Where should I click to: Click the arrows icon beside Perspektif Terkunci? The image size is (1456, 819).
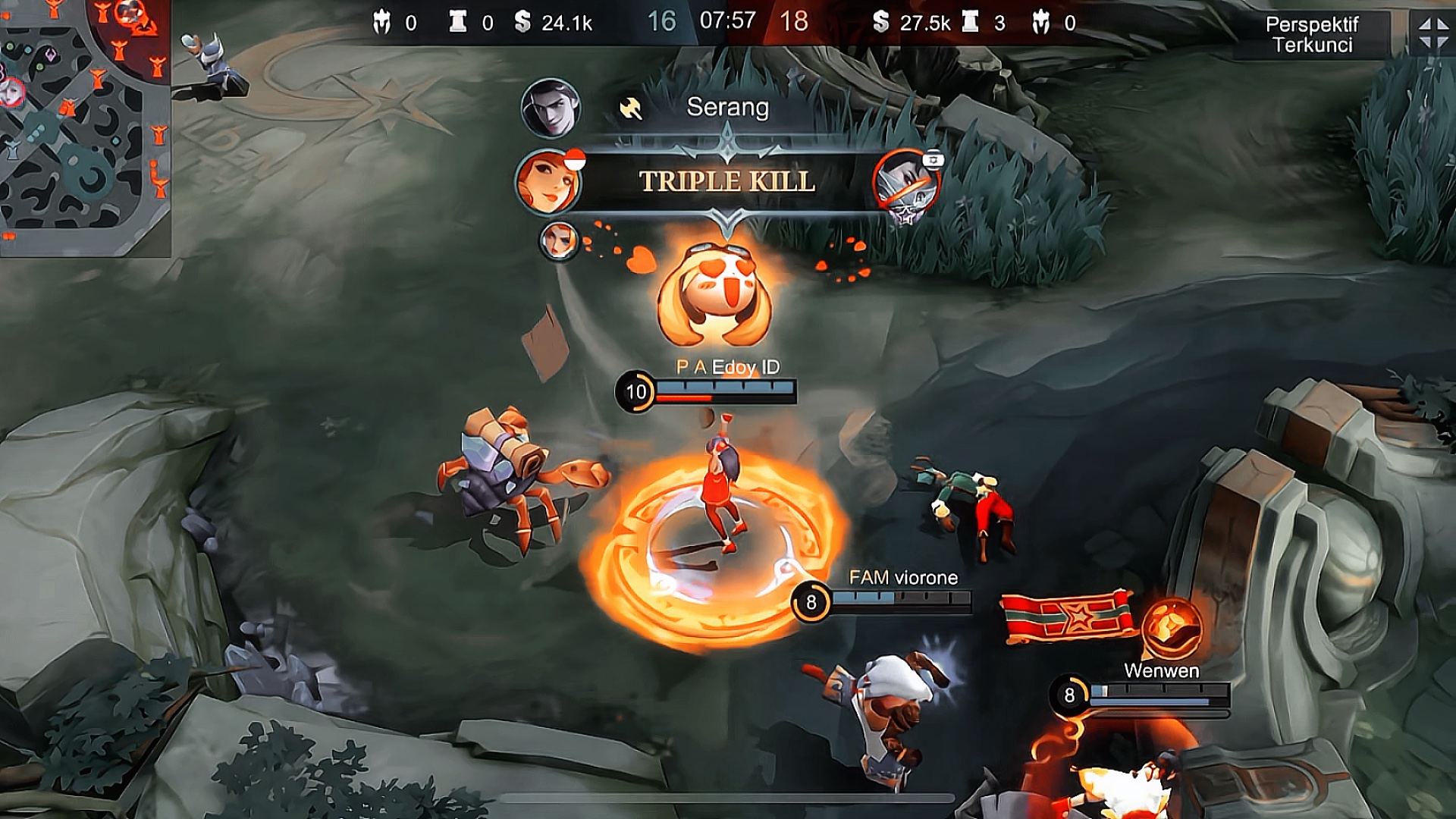point(1433,34)
